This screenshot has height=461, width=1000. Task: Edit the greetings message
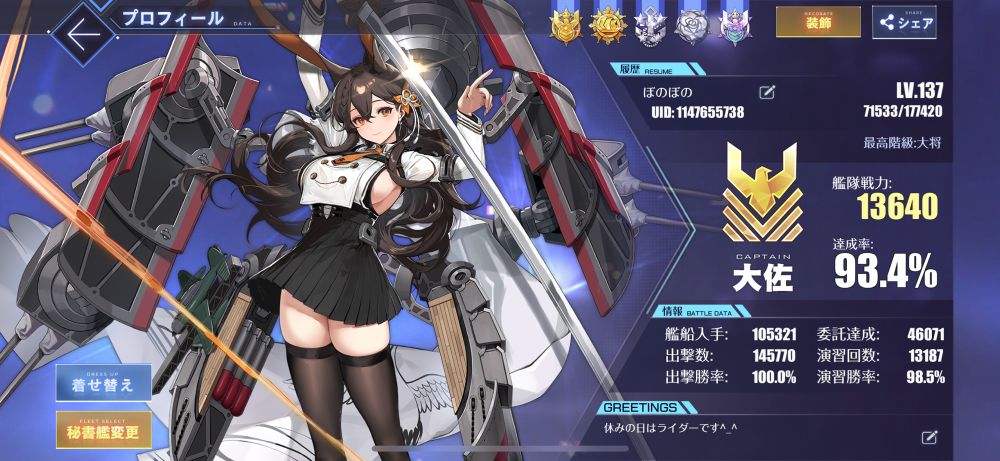tap(929, 437)
